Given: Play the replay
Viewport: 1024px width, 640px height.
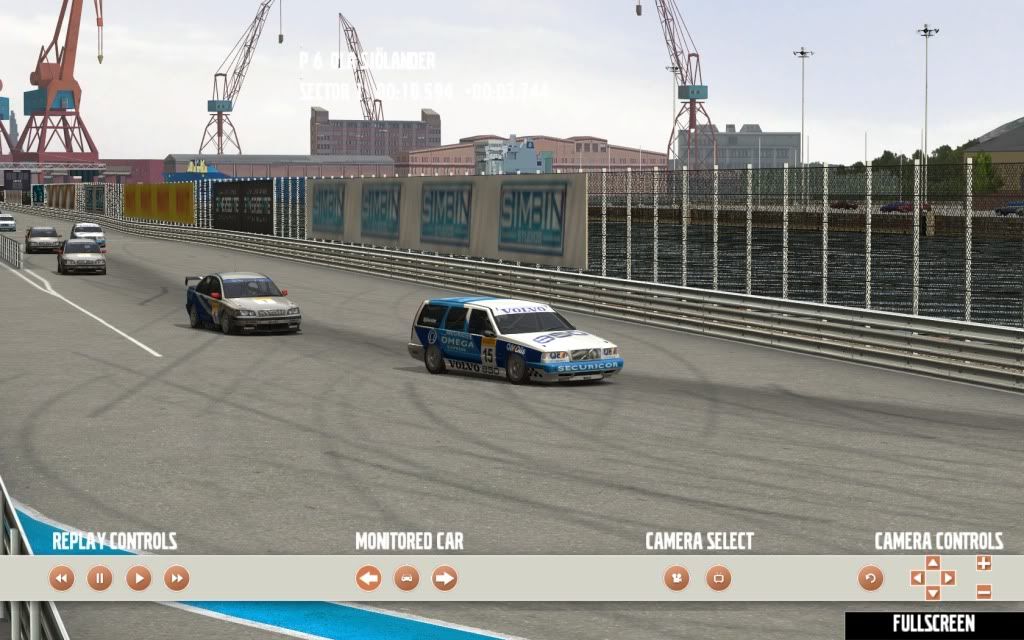Looking at the screenshot, I should tap(138, 578).
